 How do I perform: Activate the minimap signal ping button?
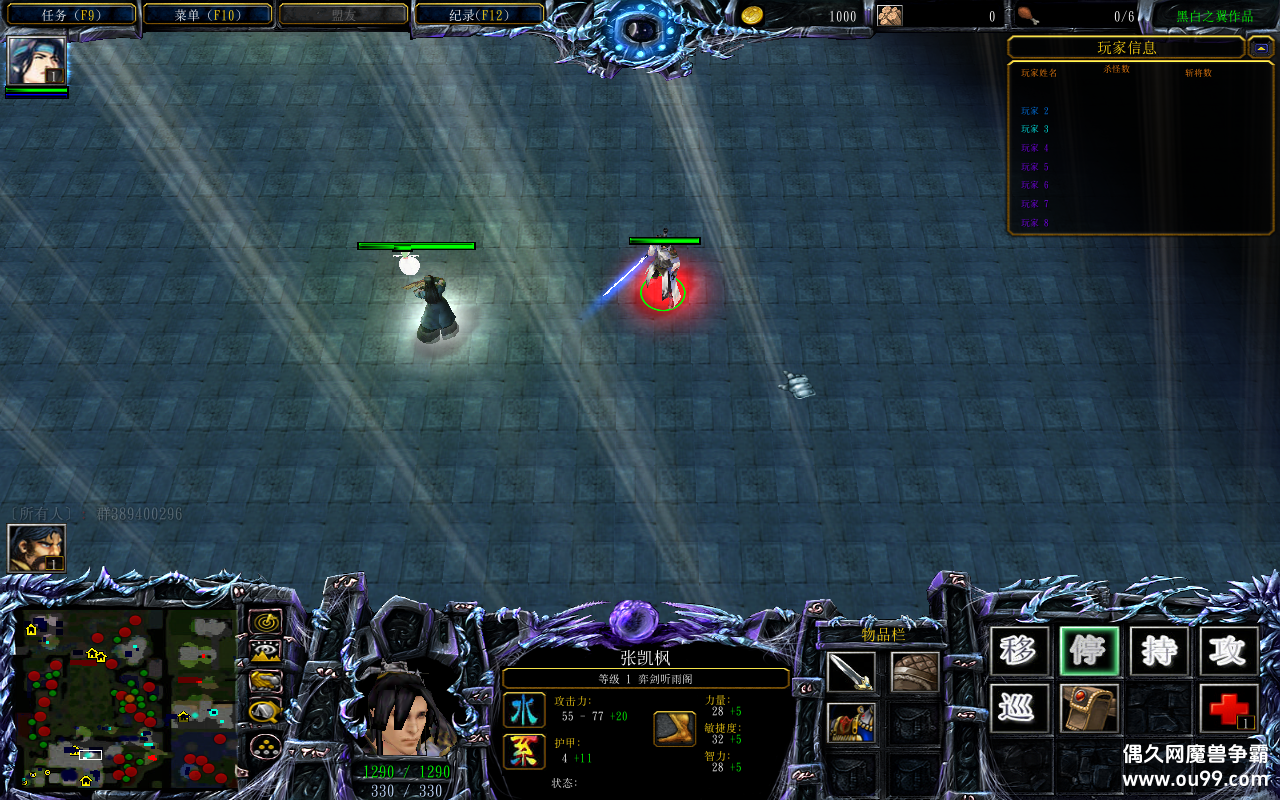(265, 623)
